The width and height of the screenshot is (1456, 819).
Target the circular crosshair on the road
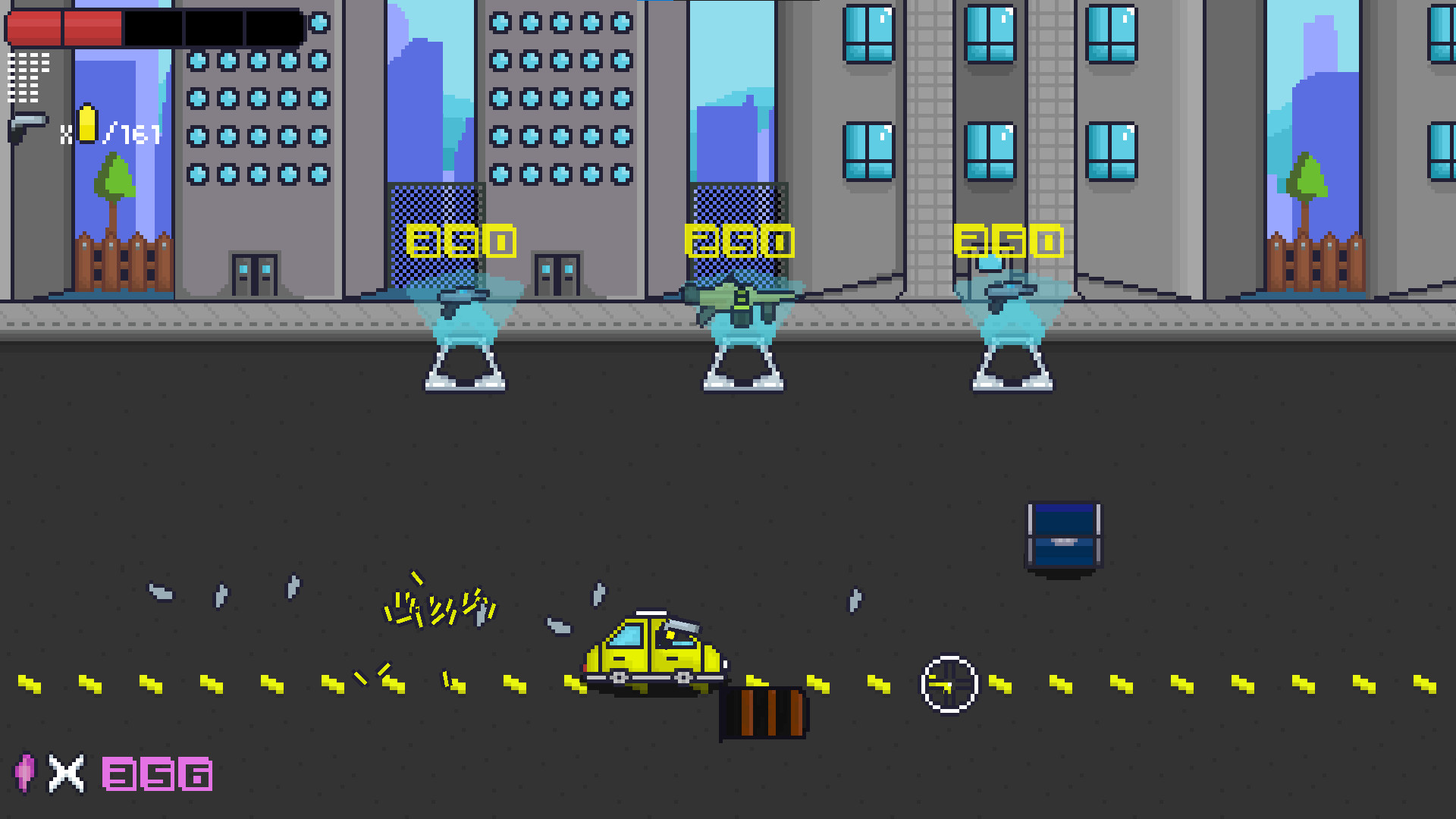[x=949, y=683]
